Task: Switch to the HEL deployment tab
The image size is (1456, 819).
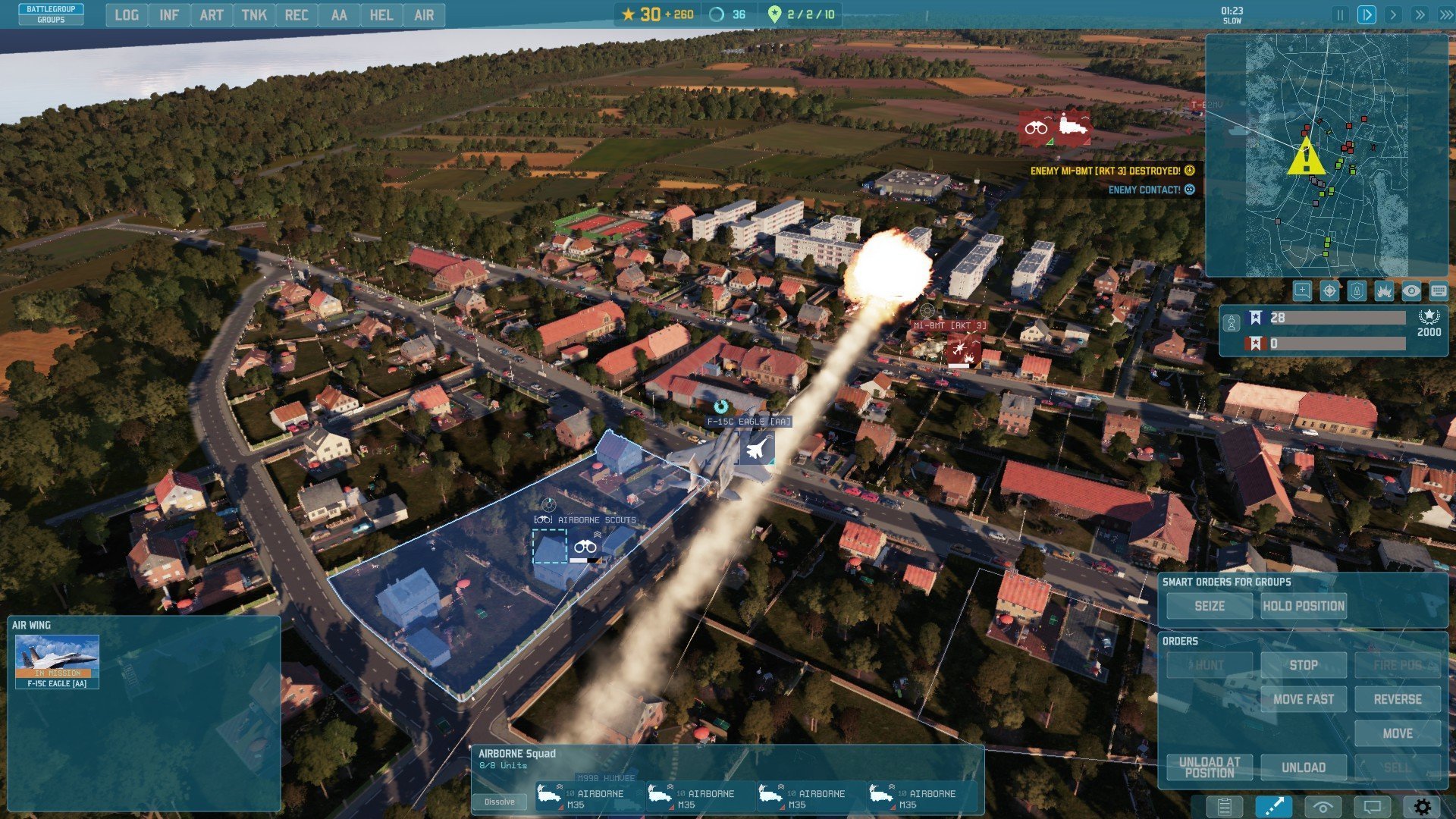Action: click(381, 15)
